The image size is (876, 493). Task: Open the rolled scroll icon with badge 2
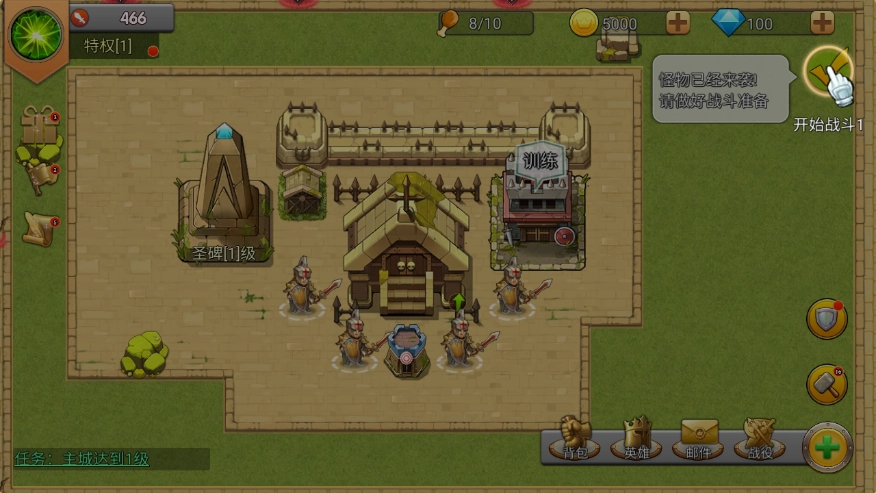[x=40, y=177]
